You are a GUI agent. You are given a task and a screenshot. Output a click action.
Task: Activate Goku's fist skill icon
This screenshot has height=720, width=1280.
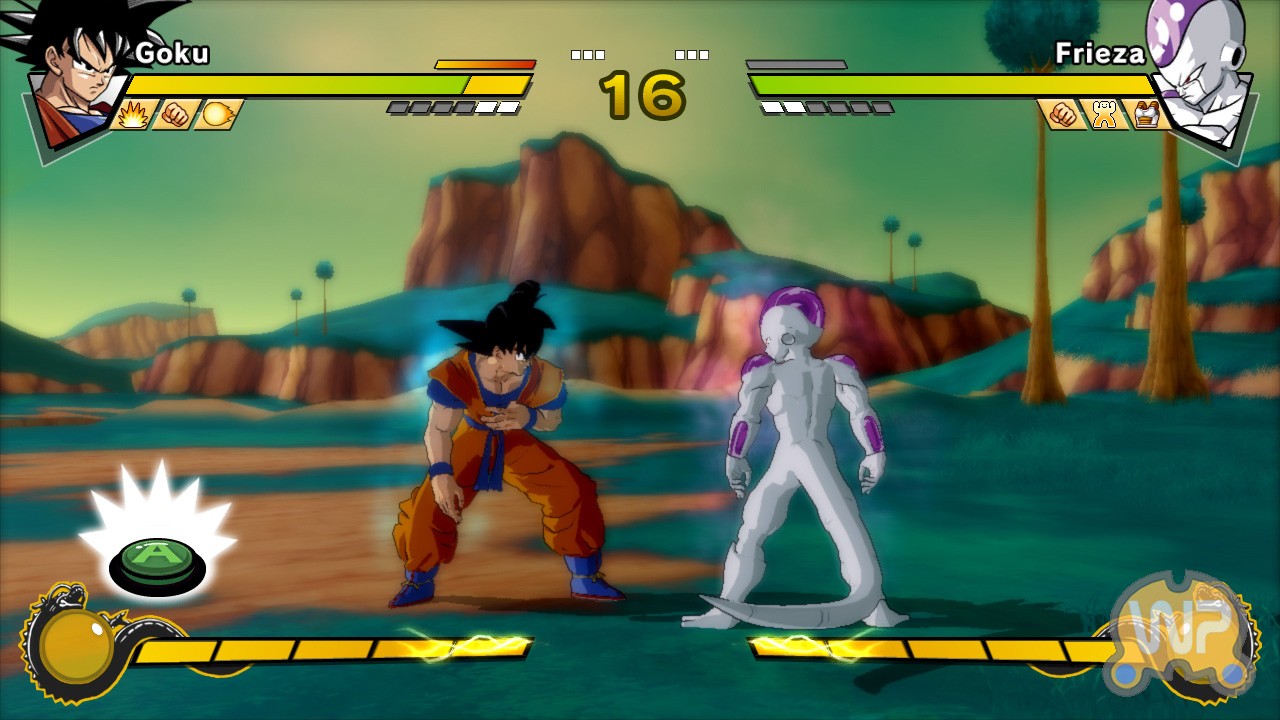pyautogui.click(x=176, y=115)
